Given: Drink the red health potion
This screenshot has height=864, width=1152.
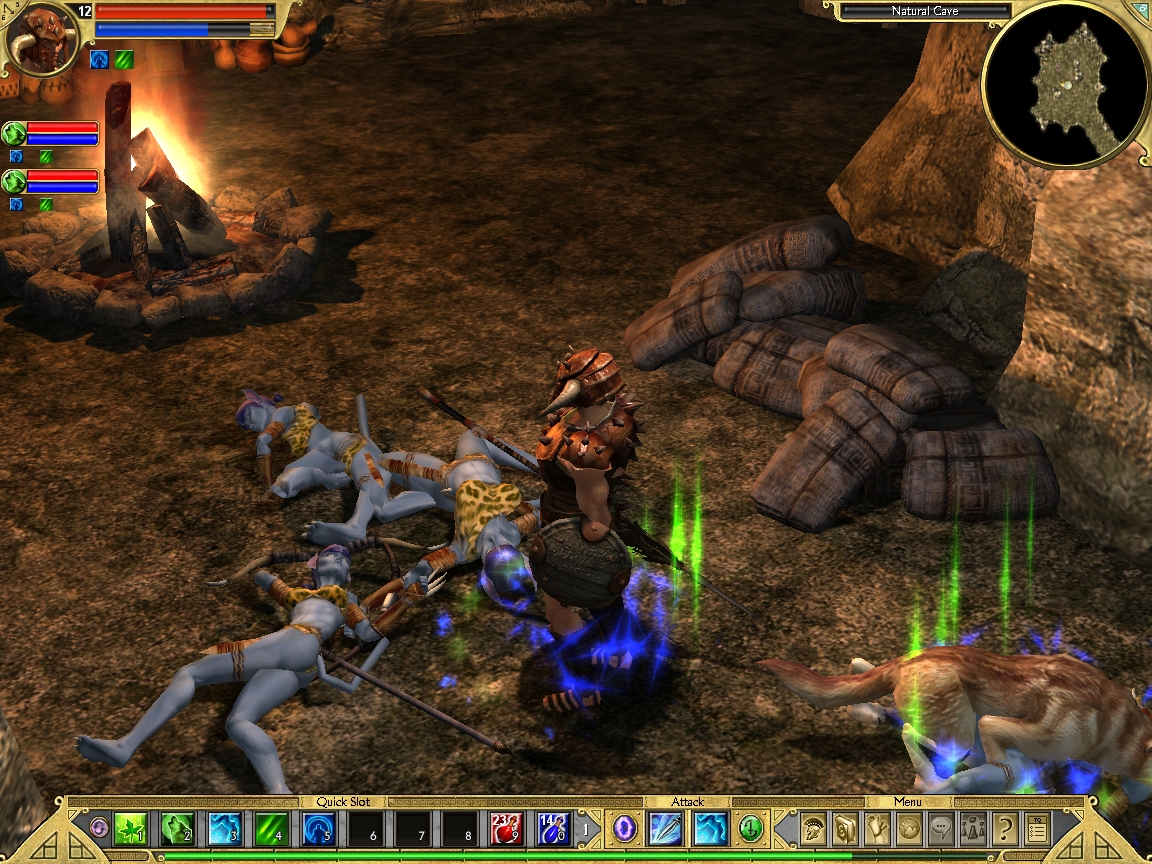Looking at the screenshot, I should 507,828.
